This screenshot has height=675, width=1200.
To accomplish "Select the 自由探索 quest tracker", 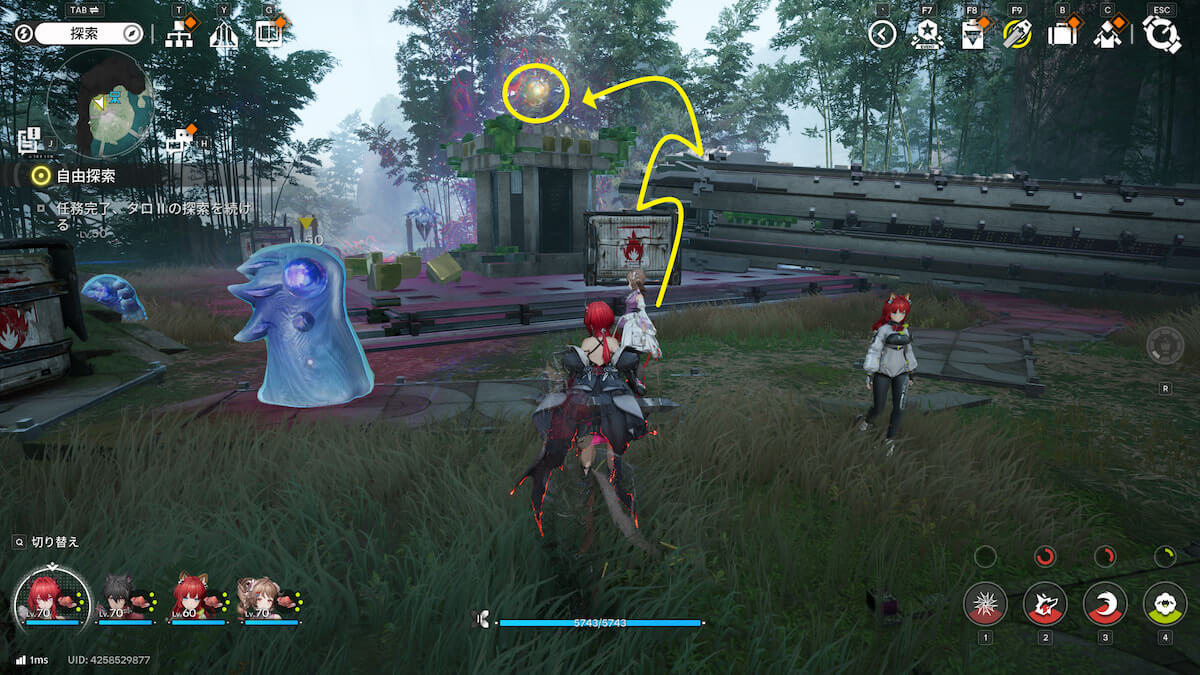I will 85,176.
